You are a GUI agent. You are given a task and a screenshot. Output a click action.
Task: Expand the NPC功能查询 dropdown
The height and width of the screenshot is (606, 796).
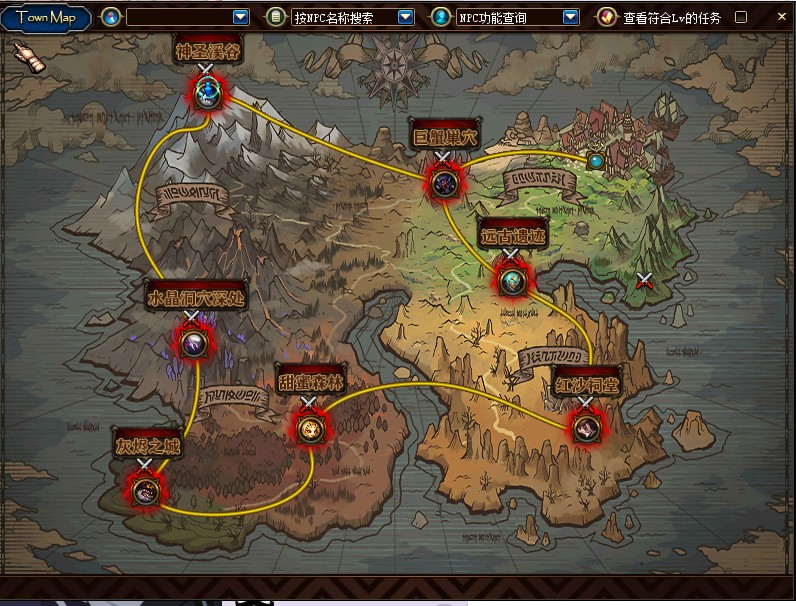click(x=570, y=17)
